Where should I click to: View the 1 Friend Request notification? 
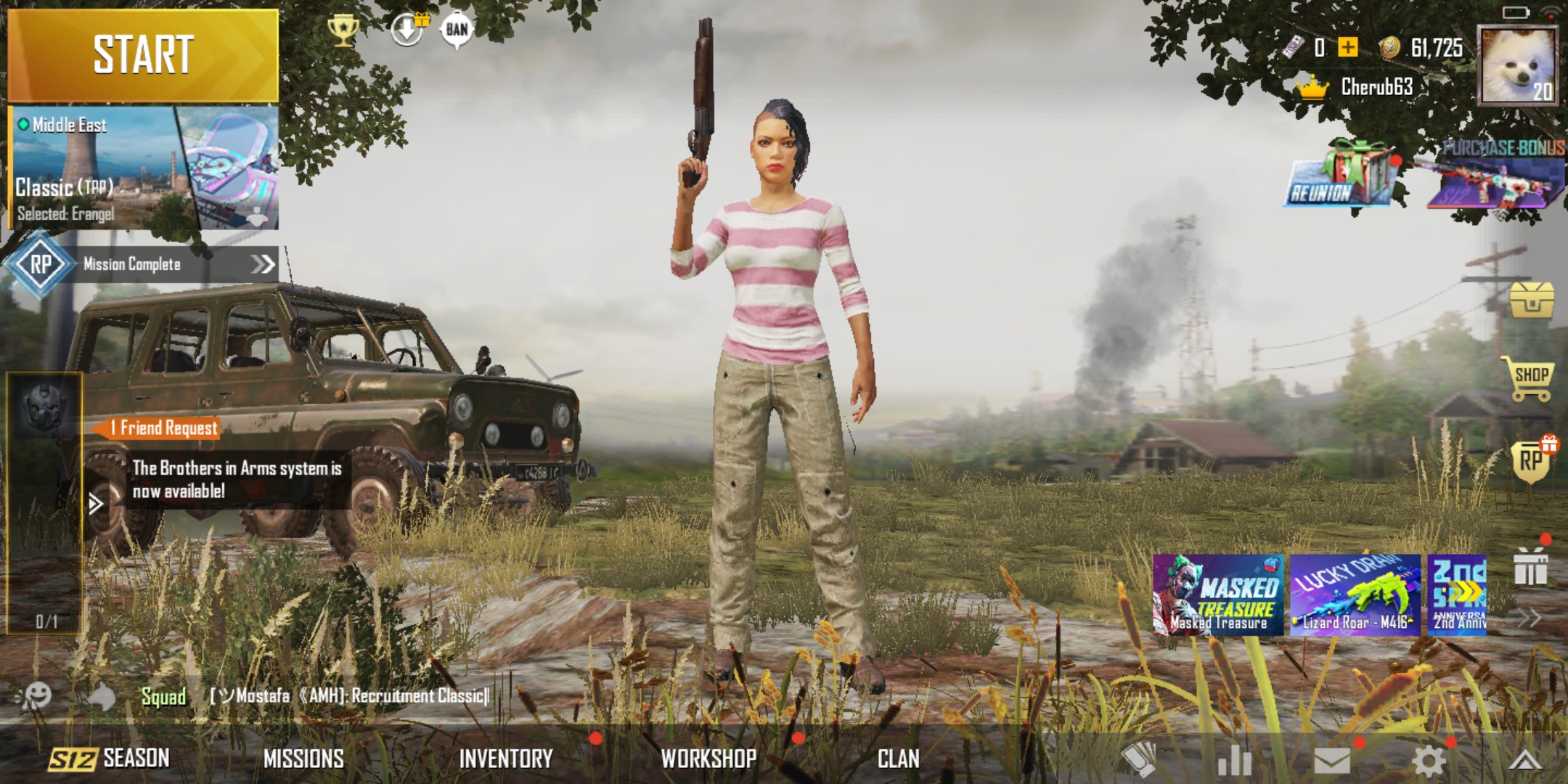[164, 428]
